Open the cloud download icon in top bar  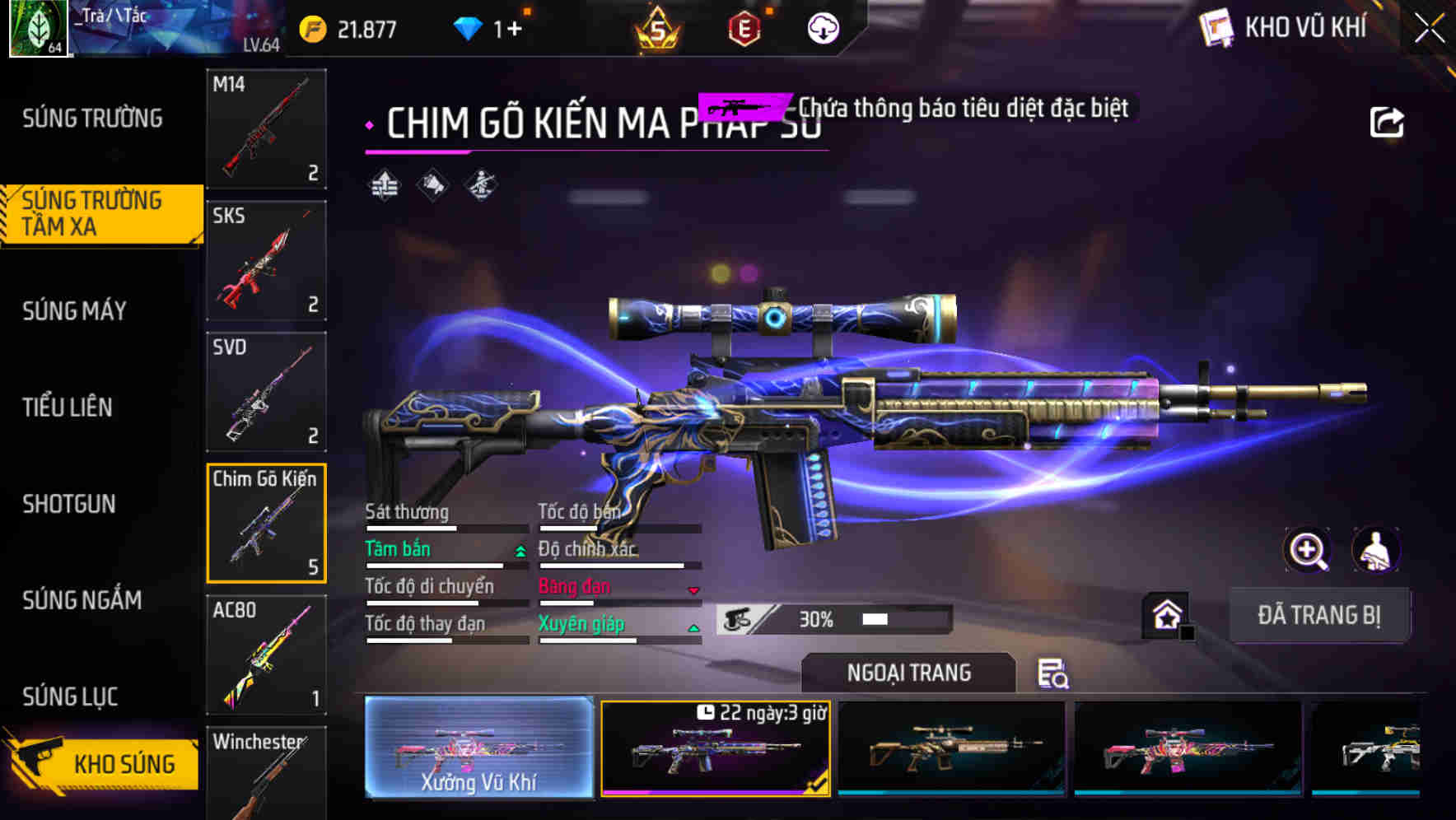pyautogui.click(x=823, y=27)
